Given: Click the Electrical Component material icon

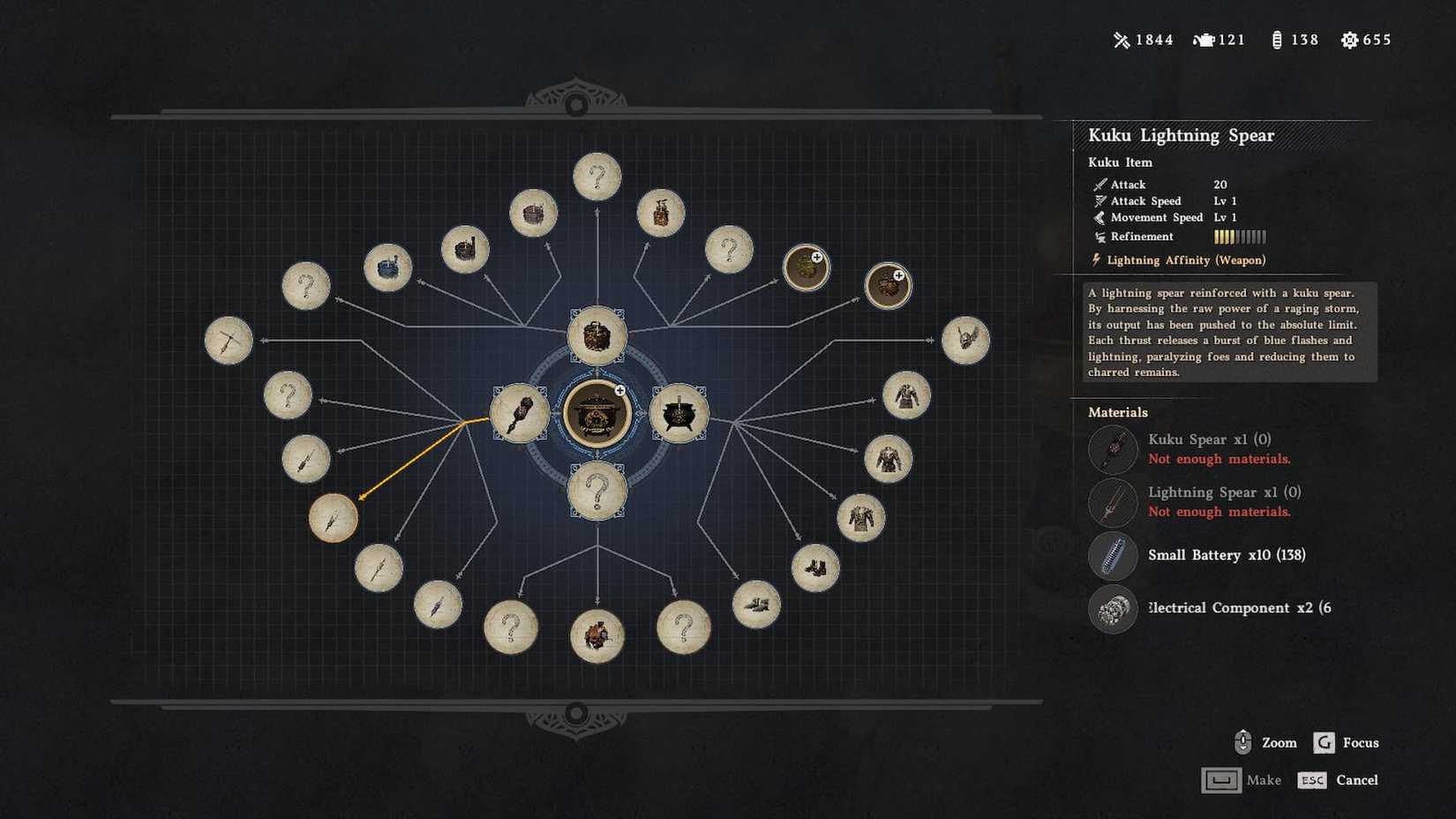Looking at the screenshot, I should (x=1113, y=610).
